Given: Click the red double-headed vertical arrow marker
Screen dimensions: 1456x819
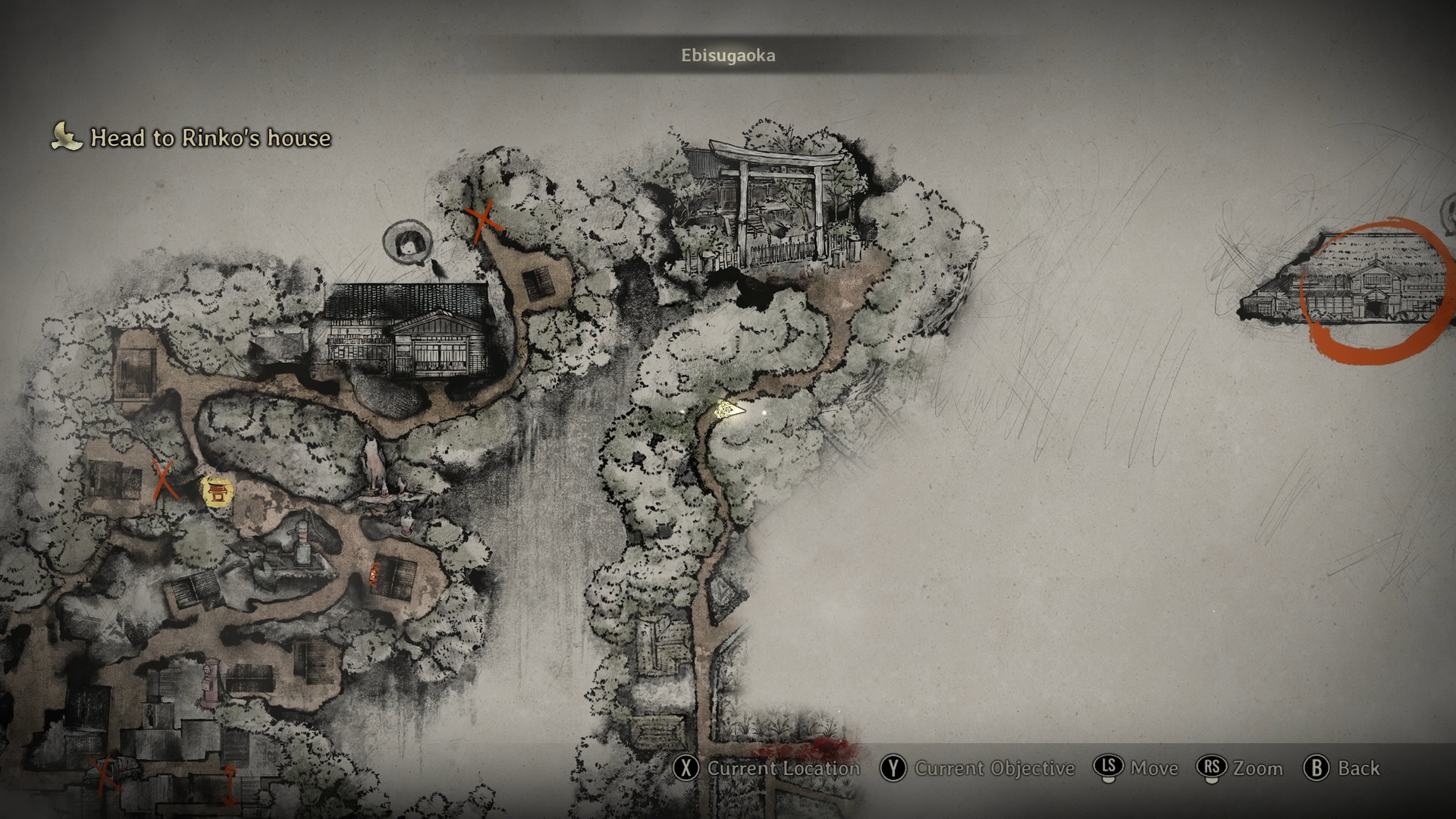Looking at the screenshot, I should [x=229, y=784].
